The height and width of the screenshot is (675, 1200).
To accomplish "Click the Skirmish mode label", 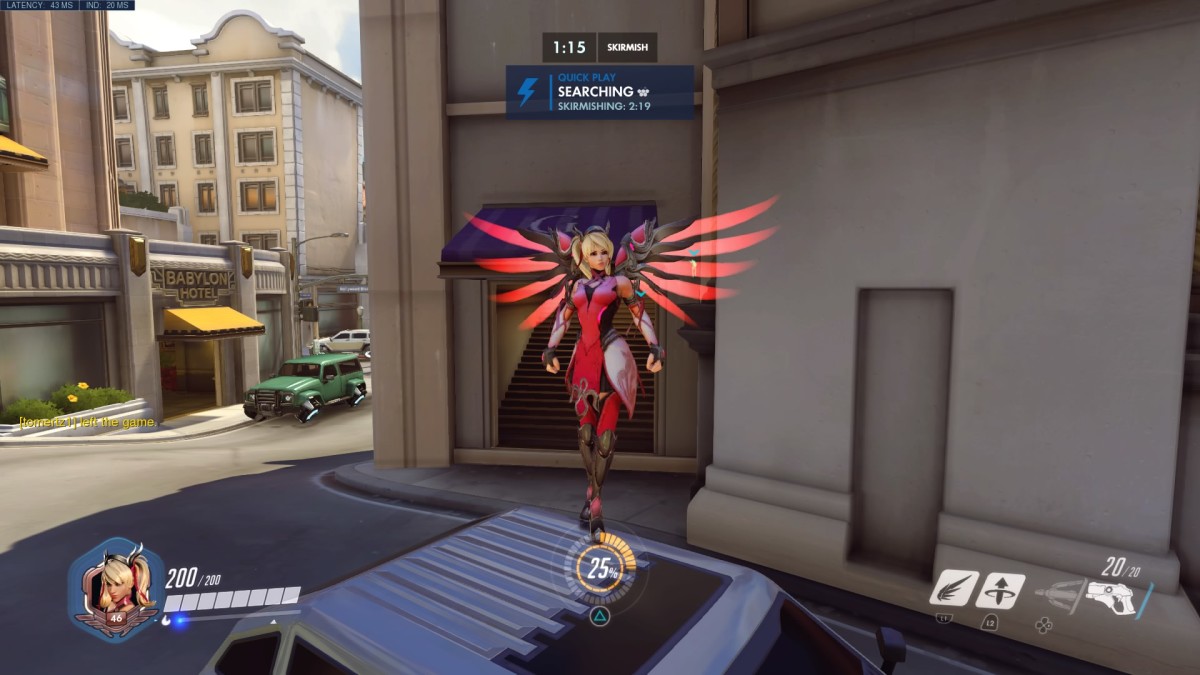I will [x=626, y=47].
